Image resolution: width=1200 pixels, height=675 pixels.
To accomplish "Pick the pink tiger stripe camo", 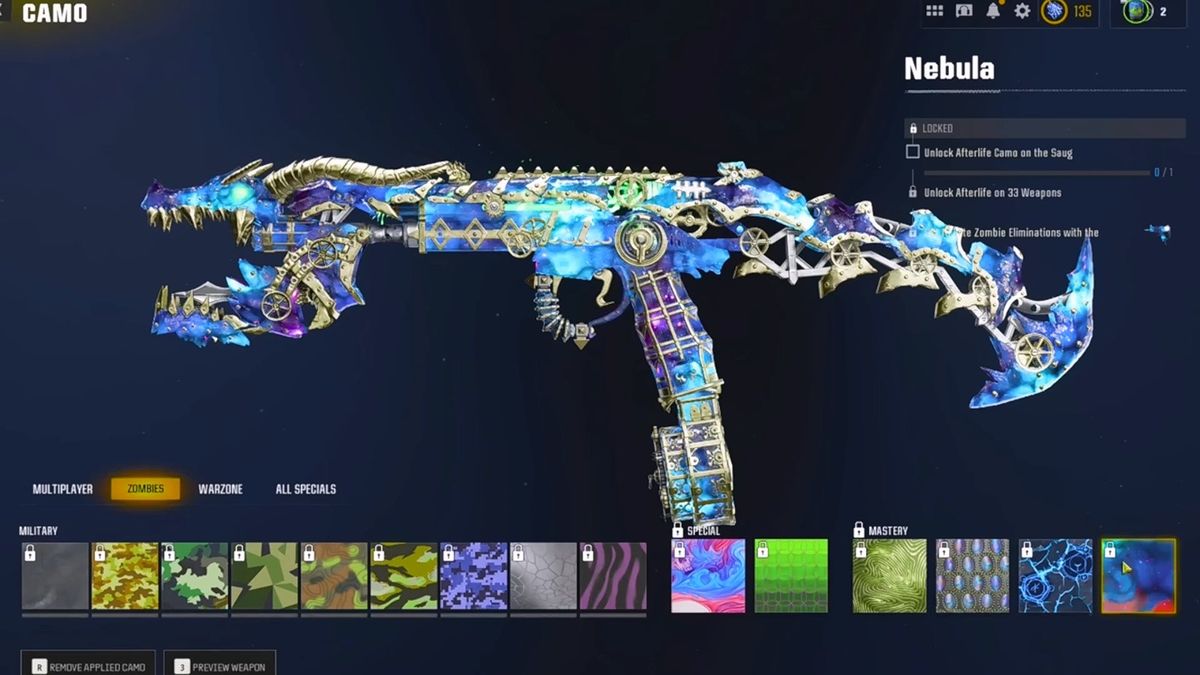I will coord(613,576).
